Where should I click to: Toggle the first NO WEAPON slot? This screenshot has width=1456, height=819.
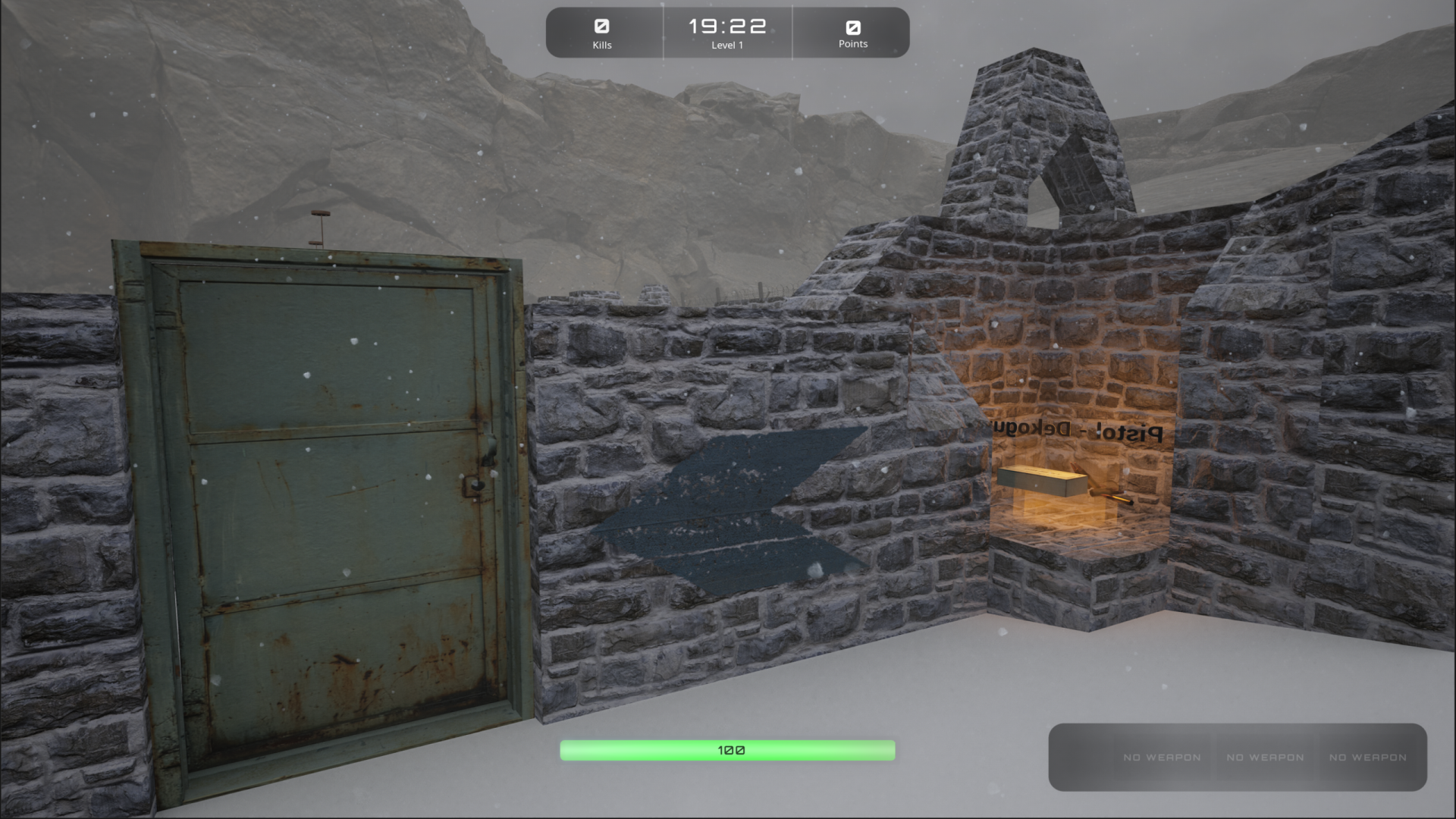(x=1162, y=758)
